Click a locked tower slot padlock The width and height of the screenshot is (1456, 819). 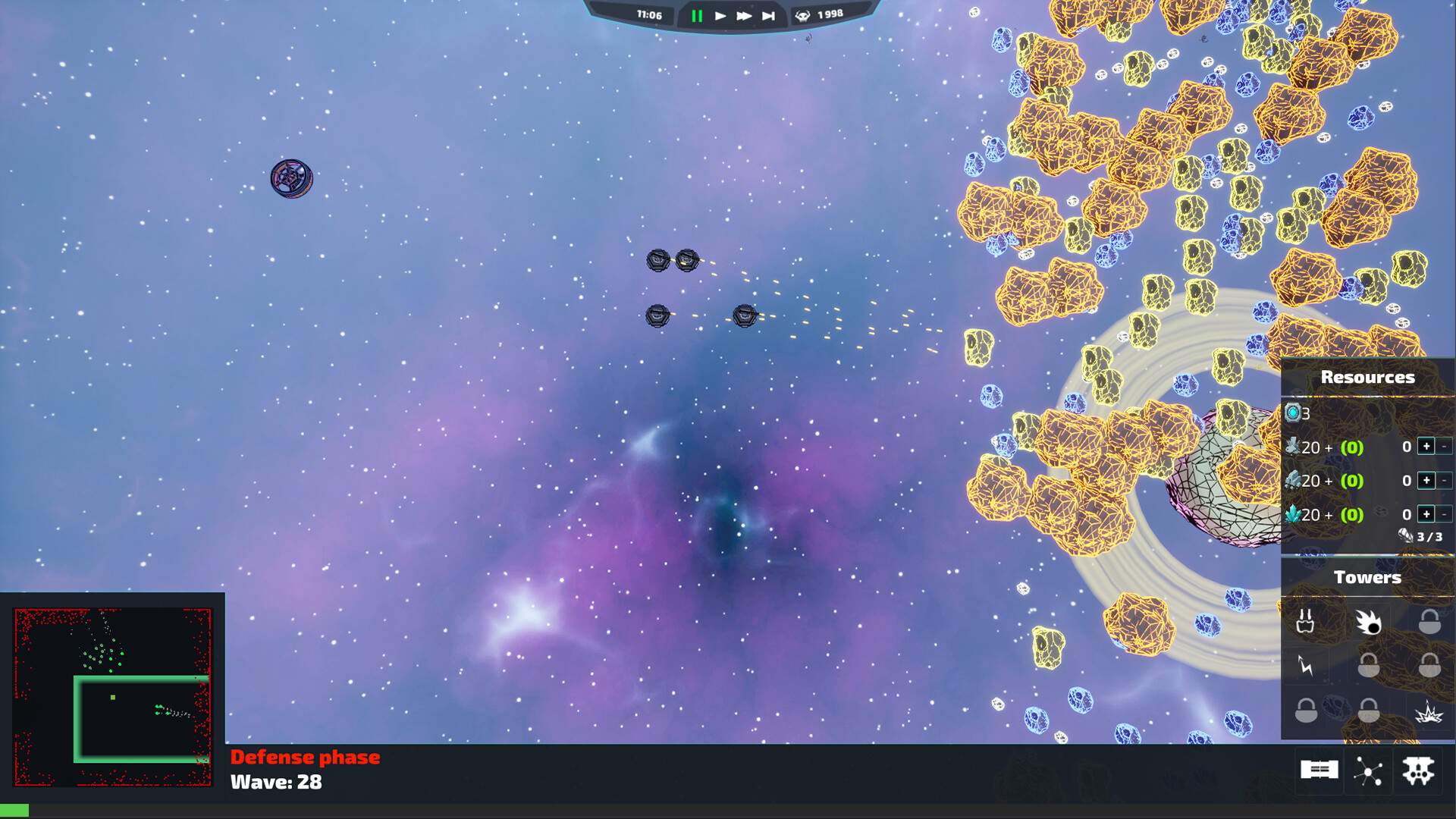(x=1429, y=623)
